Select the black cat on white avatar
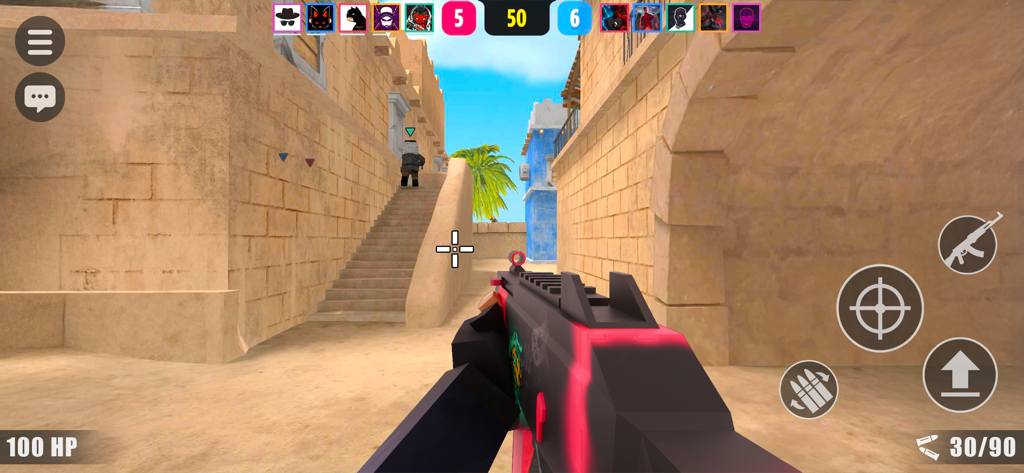This screenshot has height=473, width=1024. (353, 17)
